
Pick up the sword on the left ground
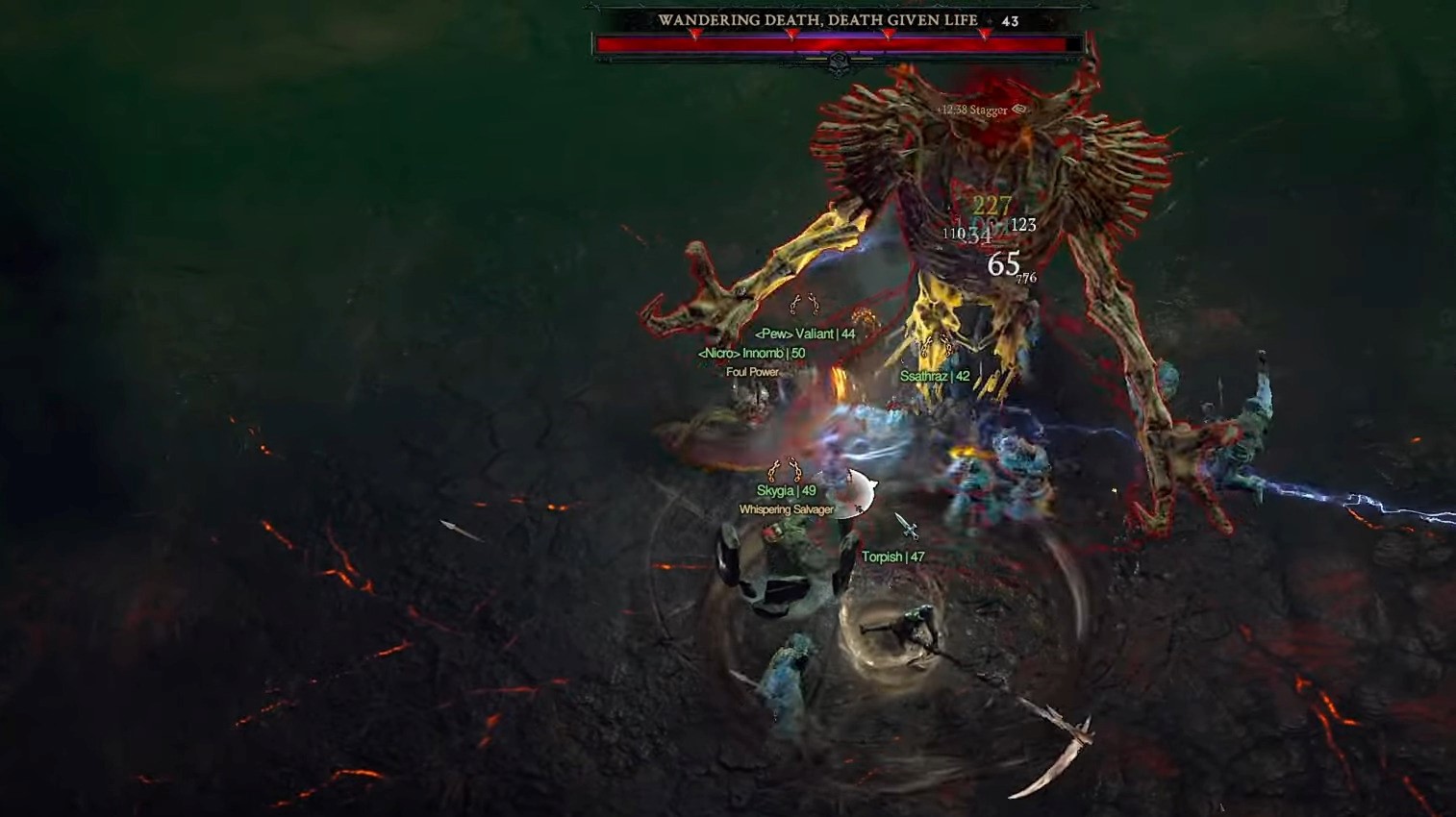[x=460, y=531]
